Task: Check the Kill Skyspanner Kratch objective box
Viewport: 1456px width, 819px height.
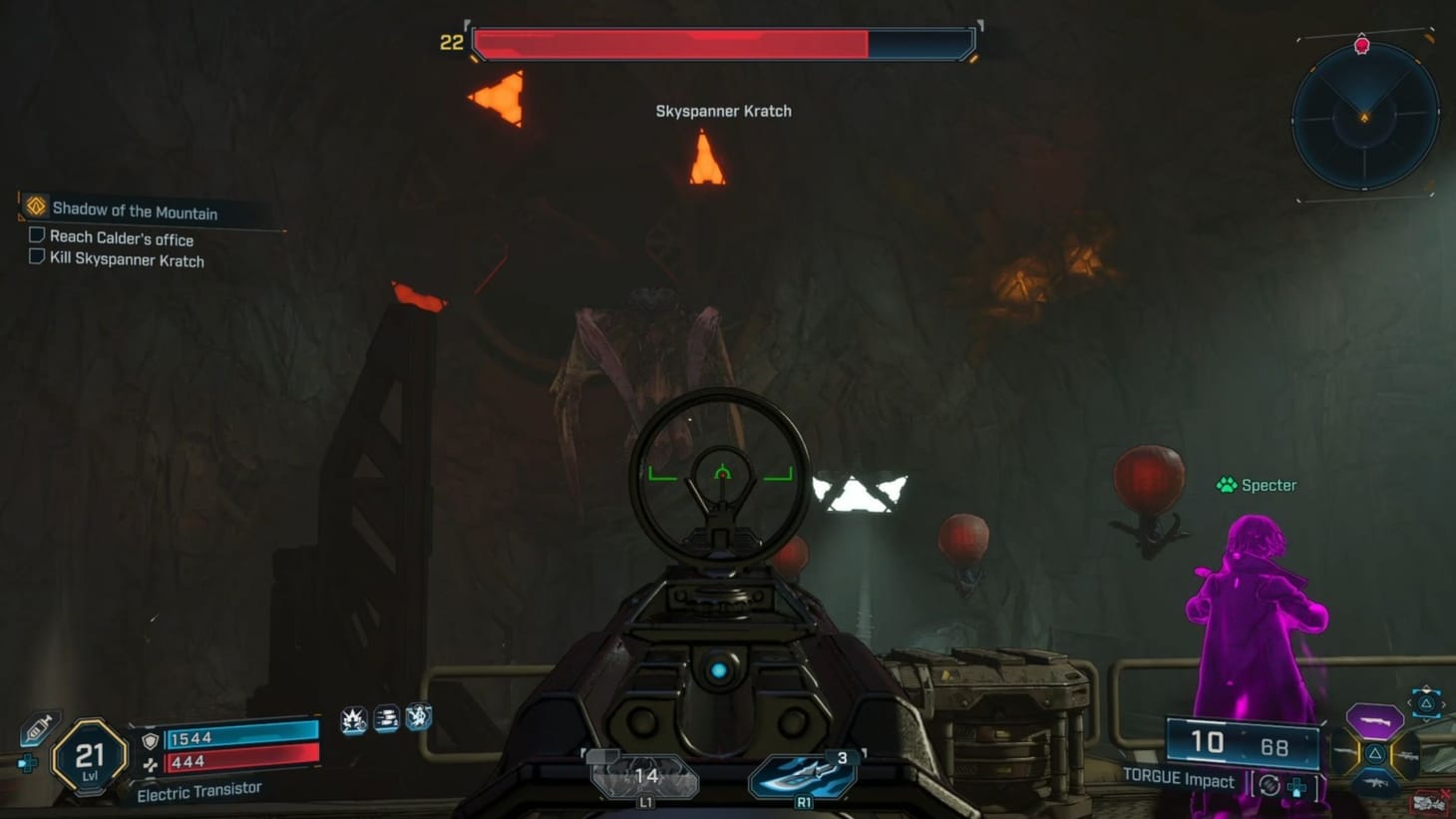Action: coord(36,258)
